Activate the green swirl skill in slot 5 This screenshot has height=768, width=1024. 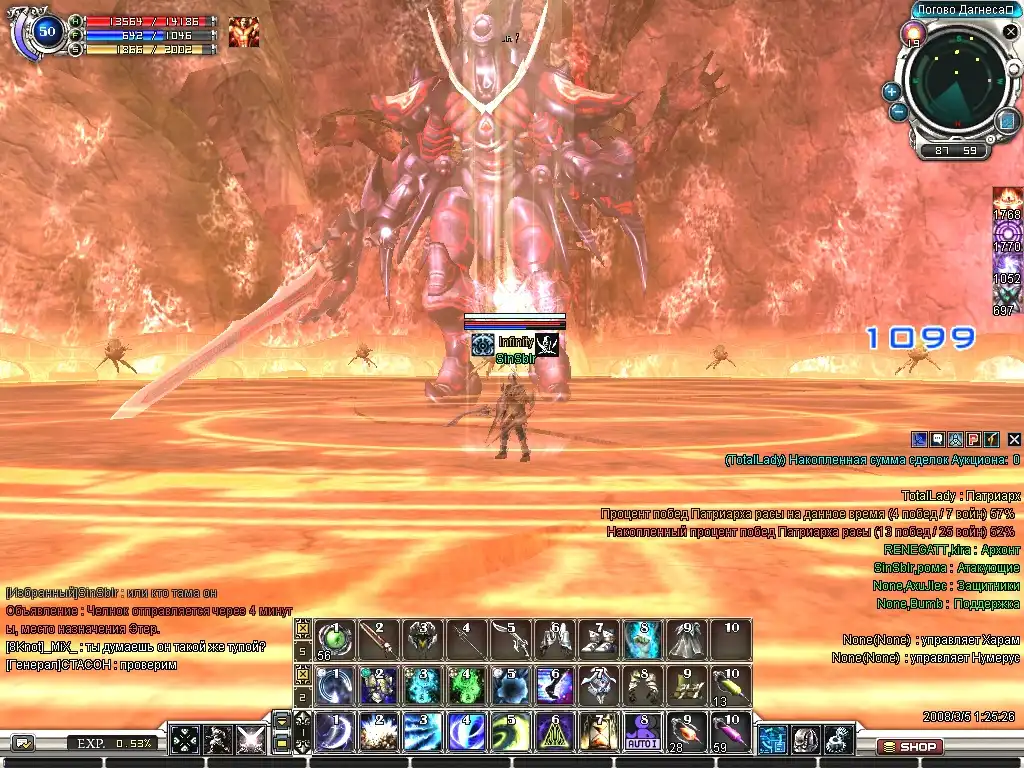point(509,731)
